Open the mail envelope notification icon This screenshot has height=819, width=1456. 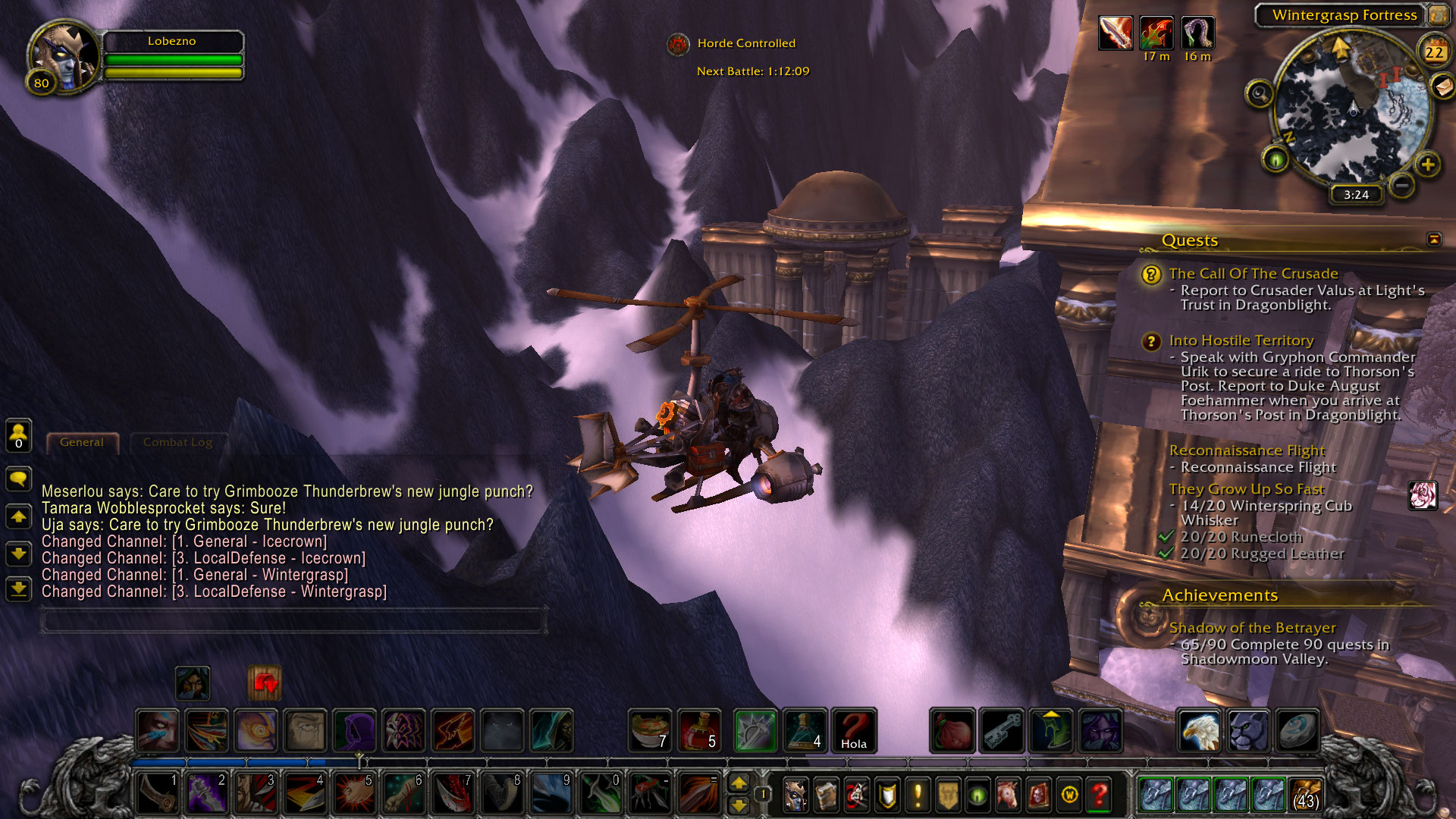coord(1443,87)
